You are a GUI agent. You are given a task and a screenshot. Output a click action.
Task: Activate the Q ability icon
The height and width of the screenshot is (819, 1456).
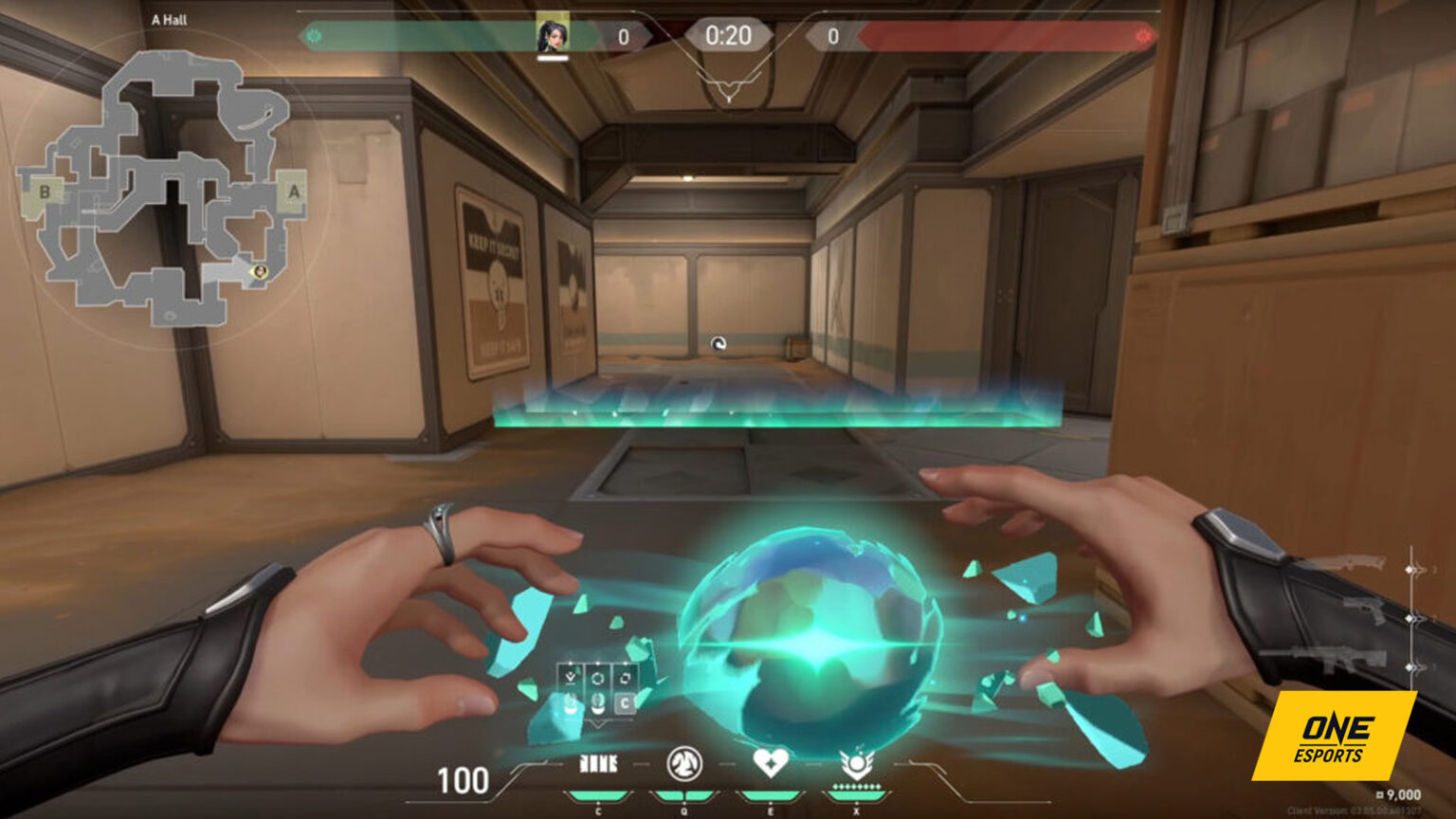(685, 763)
